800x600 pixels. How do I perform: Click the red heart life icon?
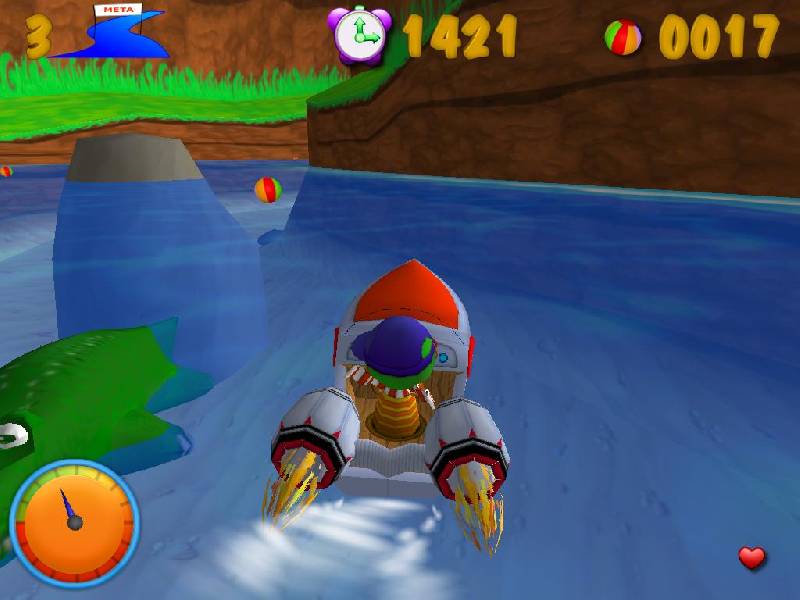(x=752, y=558)
